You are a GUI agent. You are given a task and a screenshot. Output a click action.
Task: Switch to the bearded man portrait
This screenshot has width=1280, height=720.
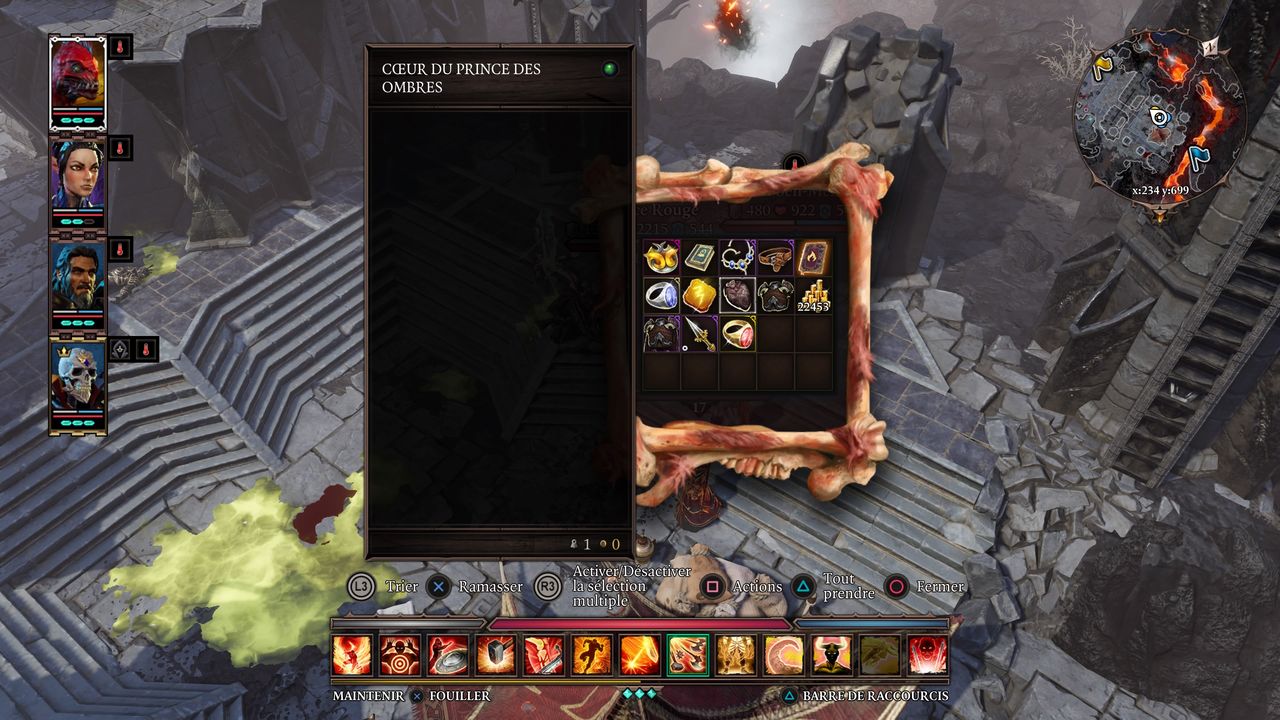click(x=78, y=275)
